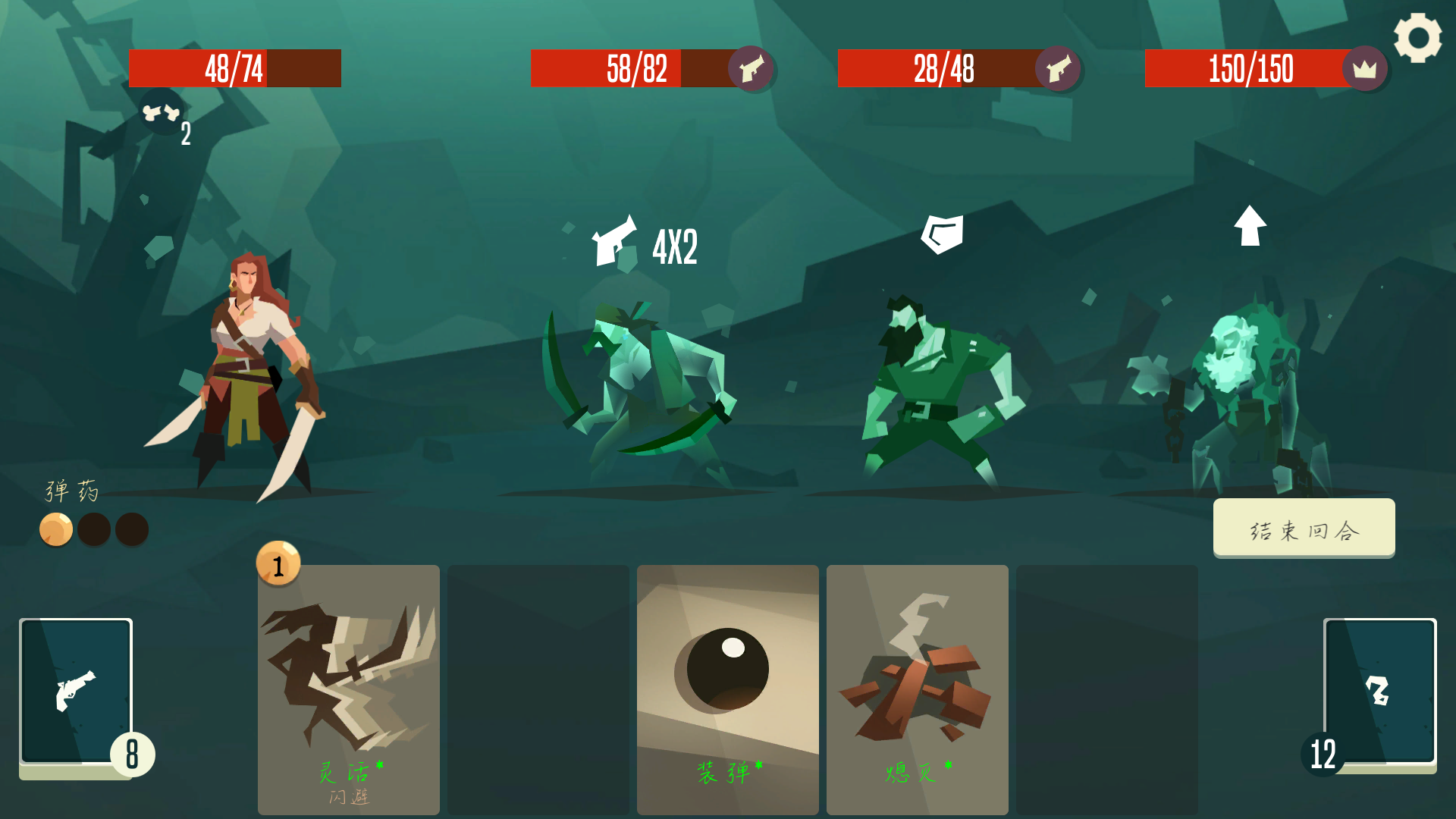Click the first empty ammo slot
Screen dimensions: 1456x819
pyautogui.click(x=95, y=529)
